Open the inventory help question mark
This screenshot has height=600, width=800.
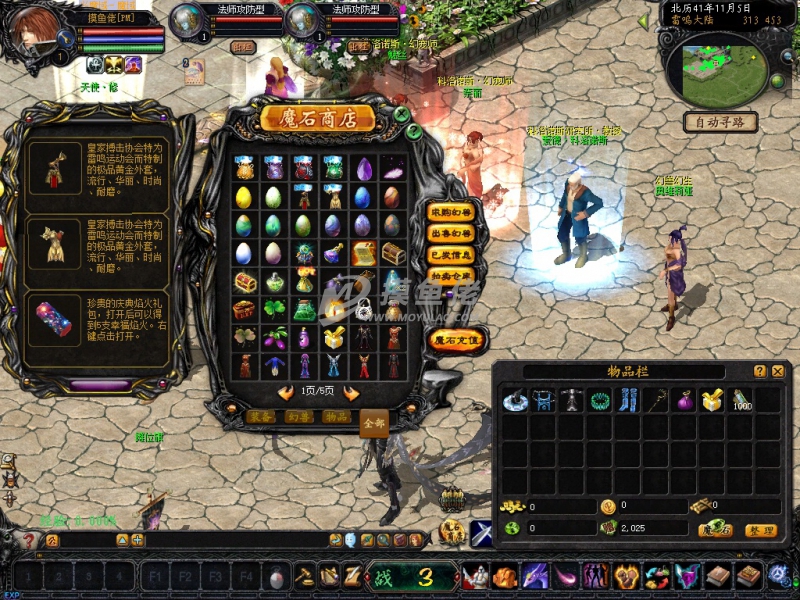(x=760, y=371)
